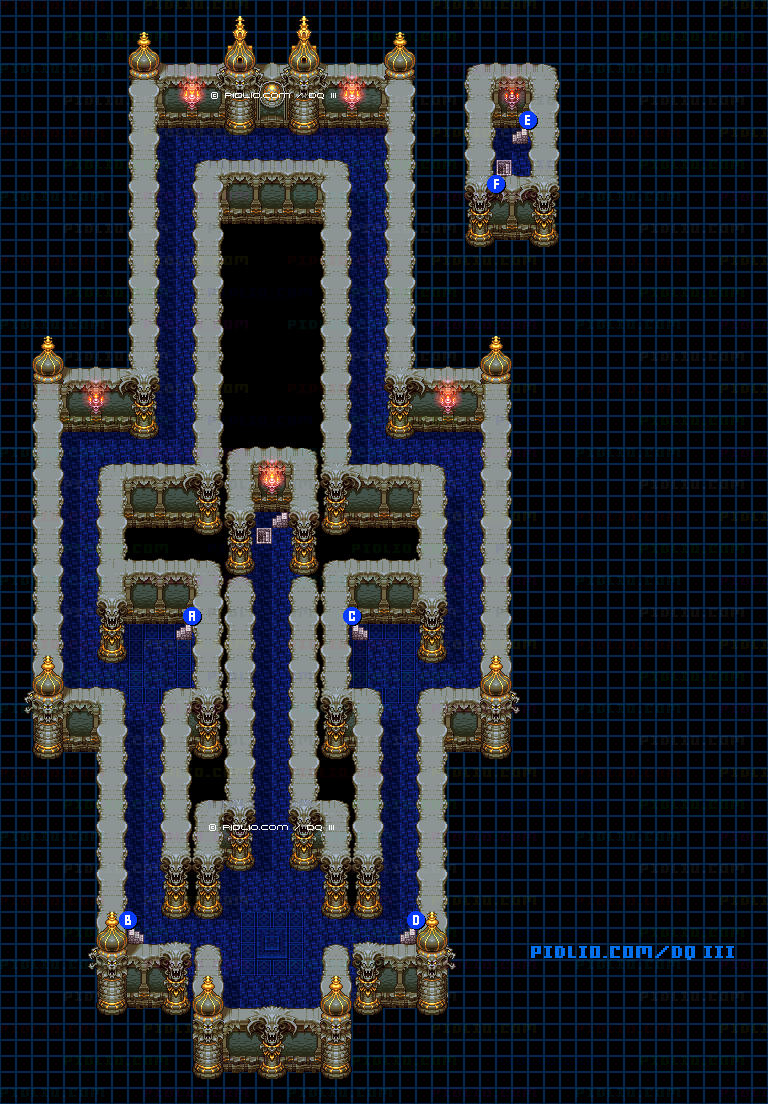The width and height of the screenshot is (768, 1104).
Task: Select the E staircase marker
Action: point(528,120)
